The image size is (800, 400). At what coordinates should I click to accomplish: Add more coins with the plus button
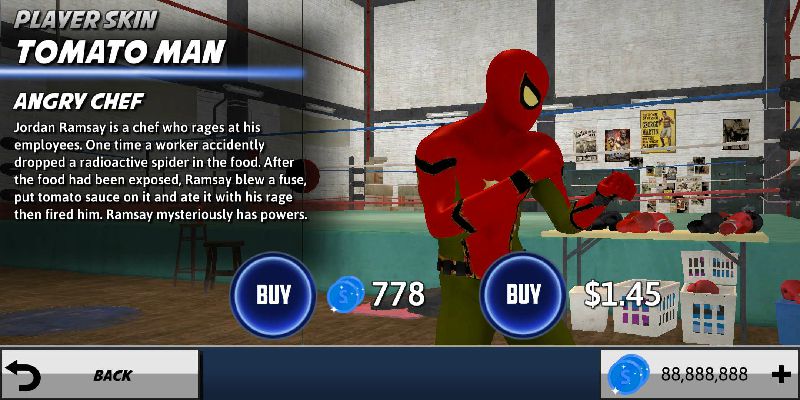782,374
